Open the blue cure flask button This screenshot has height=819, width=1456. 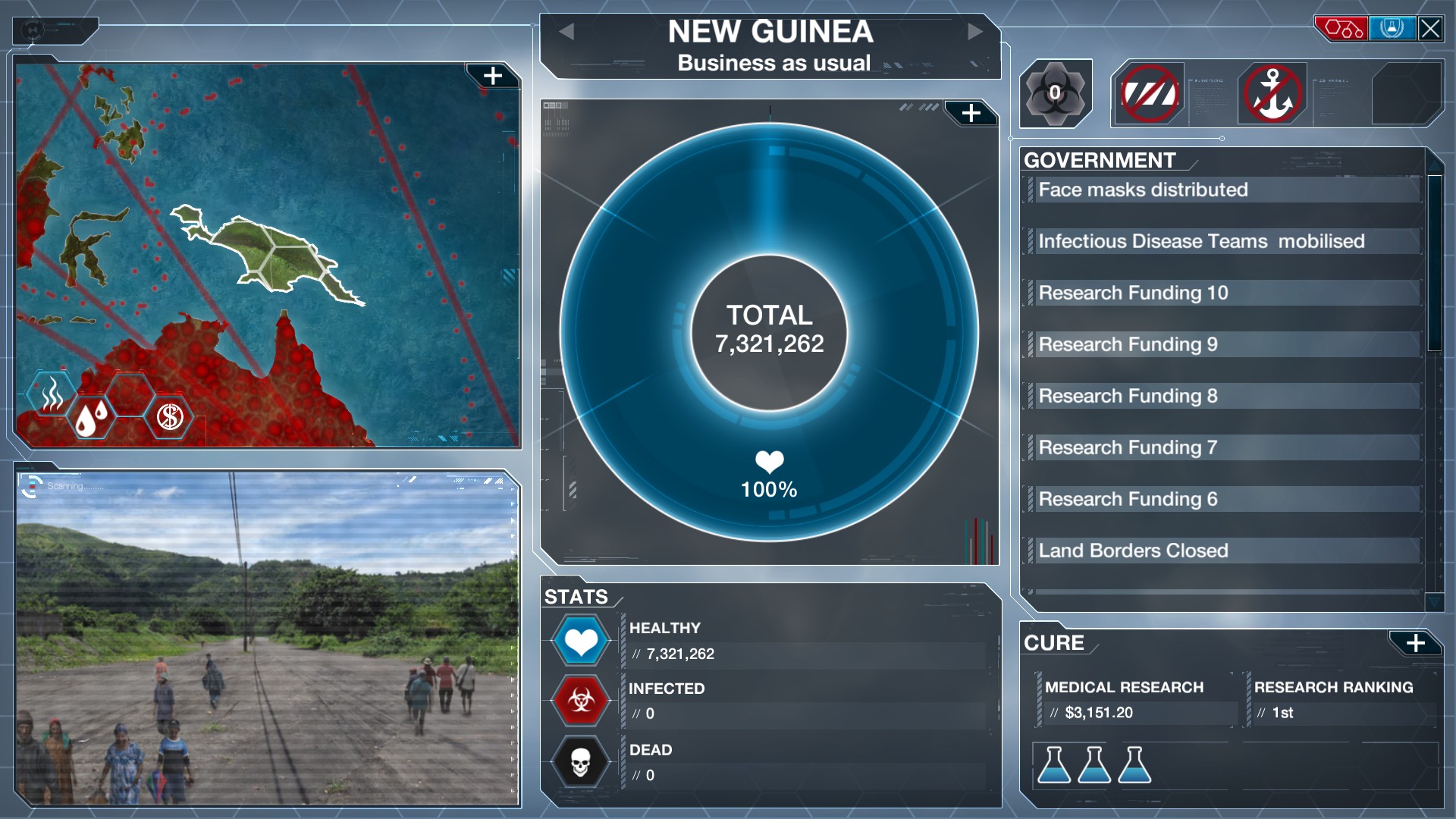(1392, 29)
